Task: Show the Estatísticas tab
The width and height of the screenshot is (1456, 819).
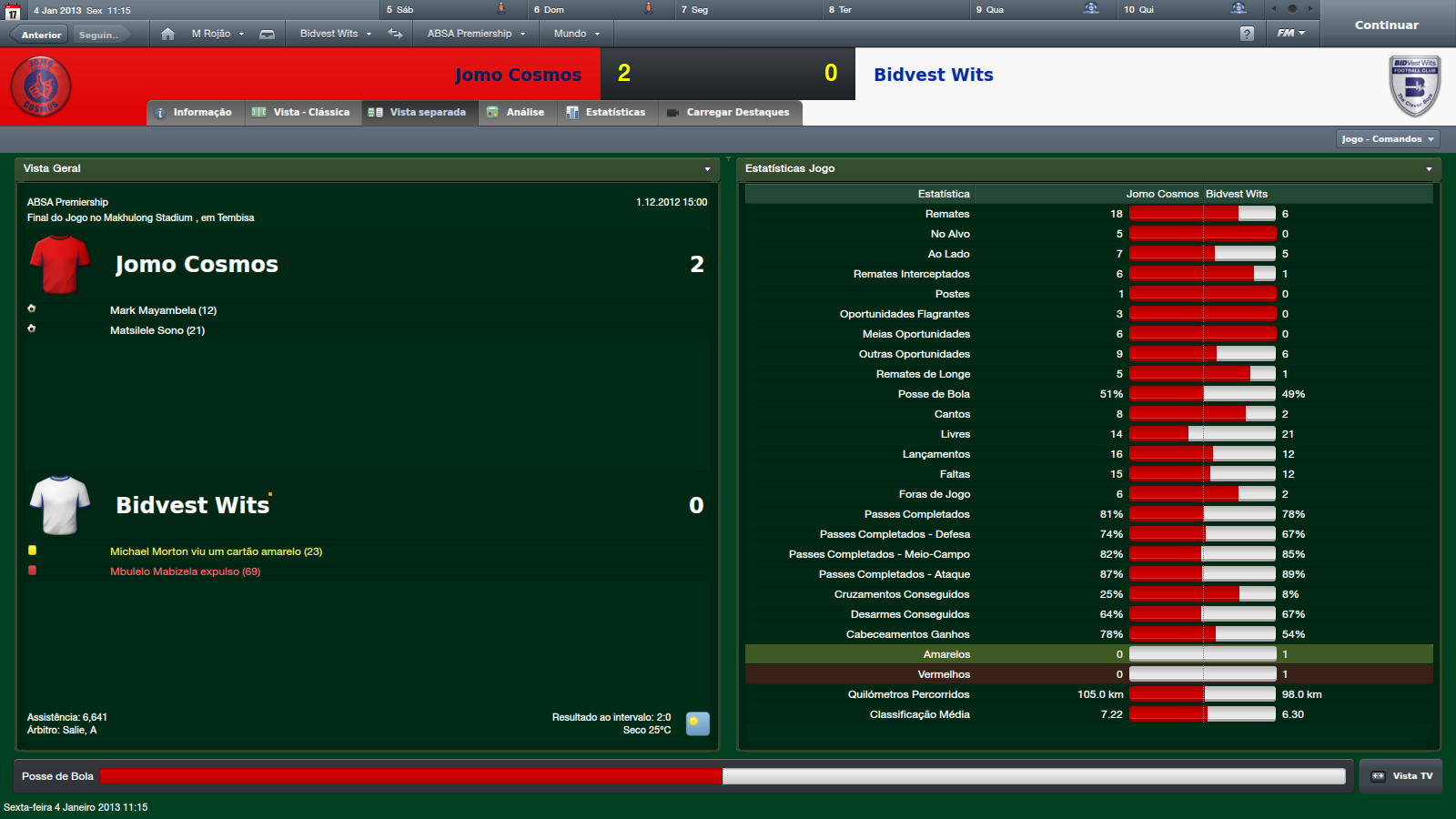Action: pos(607,113)
